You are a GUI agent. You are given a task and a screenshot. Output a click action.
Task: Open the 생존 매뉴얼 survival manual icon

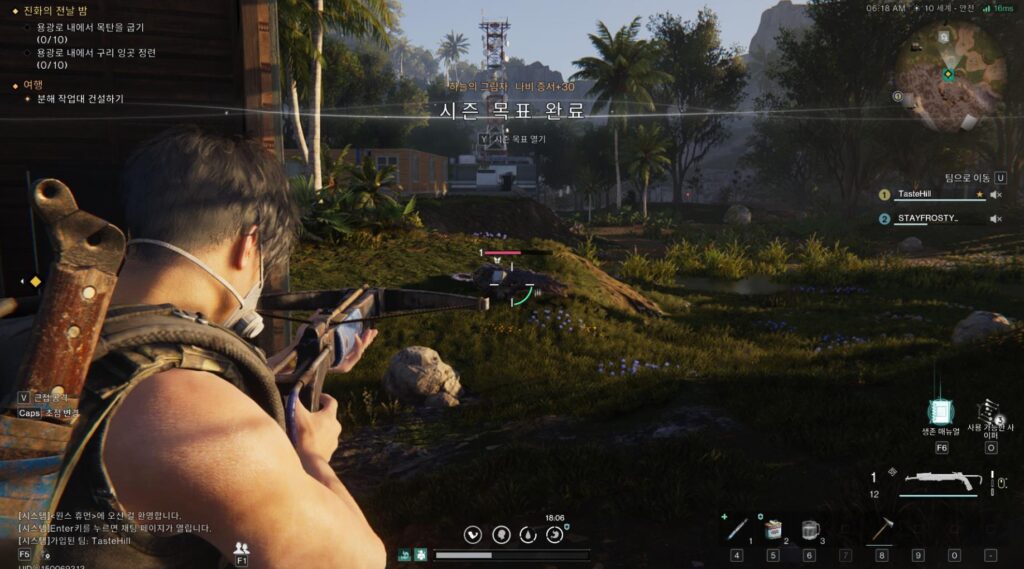[940, 412]
